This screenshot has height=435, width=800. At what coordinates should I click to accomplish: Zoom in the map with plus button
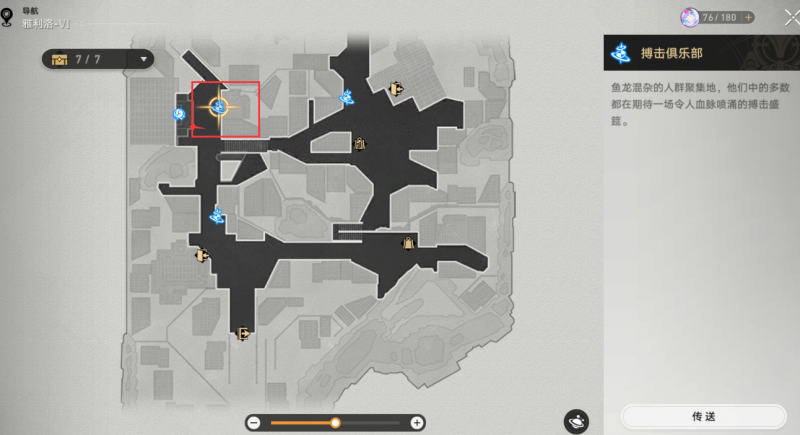[417, 423]
